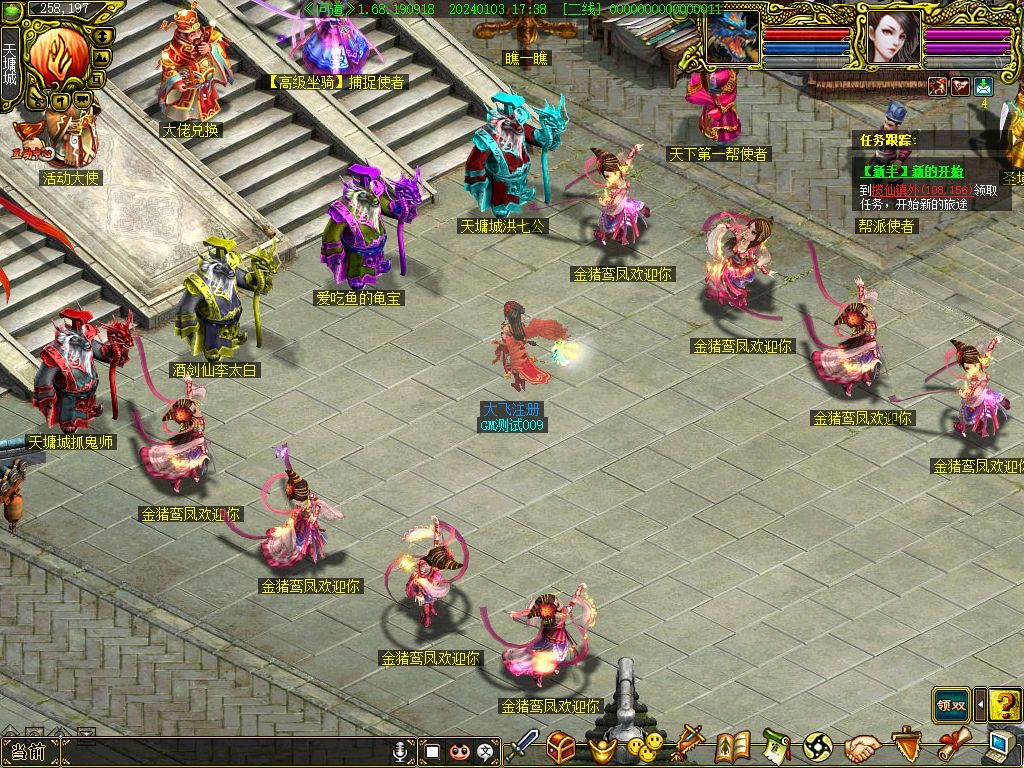1024x768 pixels.
Task: Click the blue dragon pet portrait
Action: (733, 38)
